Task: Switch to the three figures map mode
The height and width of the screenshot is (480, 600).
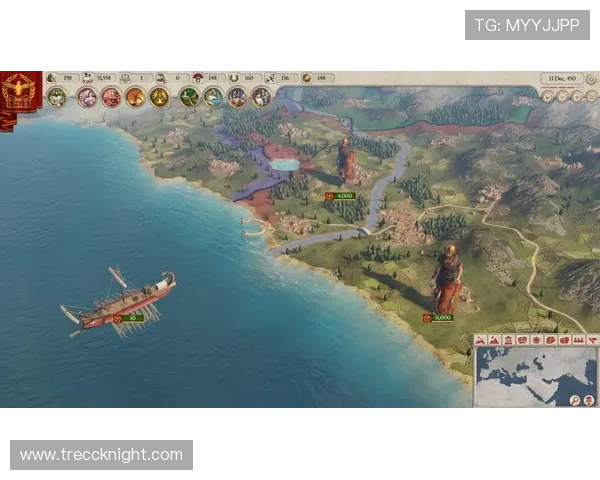Action: 578,340
